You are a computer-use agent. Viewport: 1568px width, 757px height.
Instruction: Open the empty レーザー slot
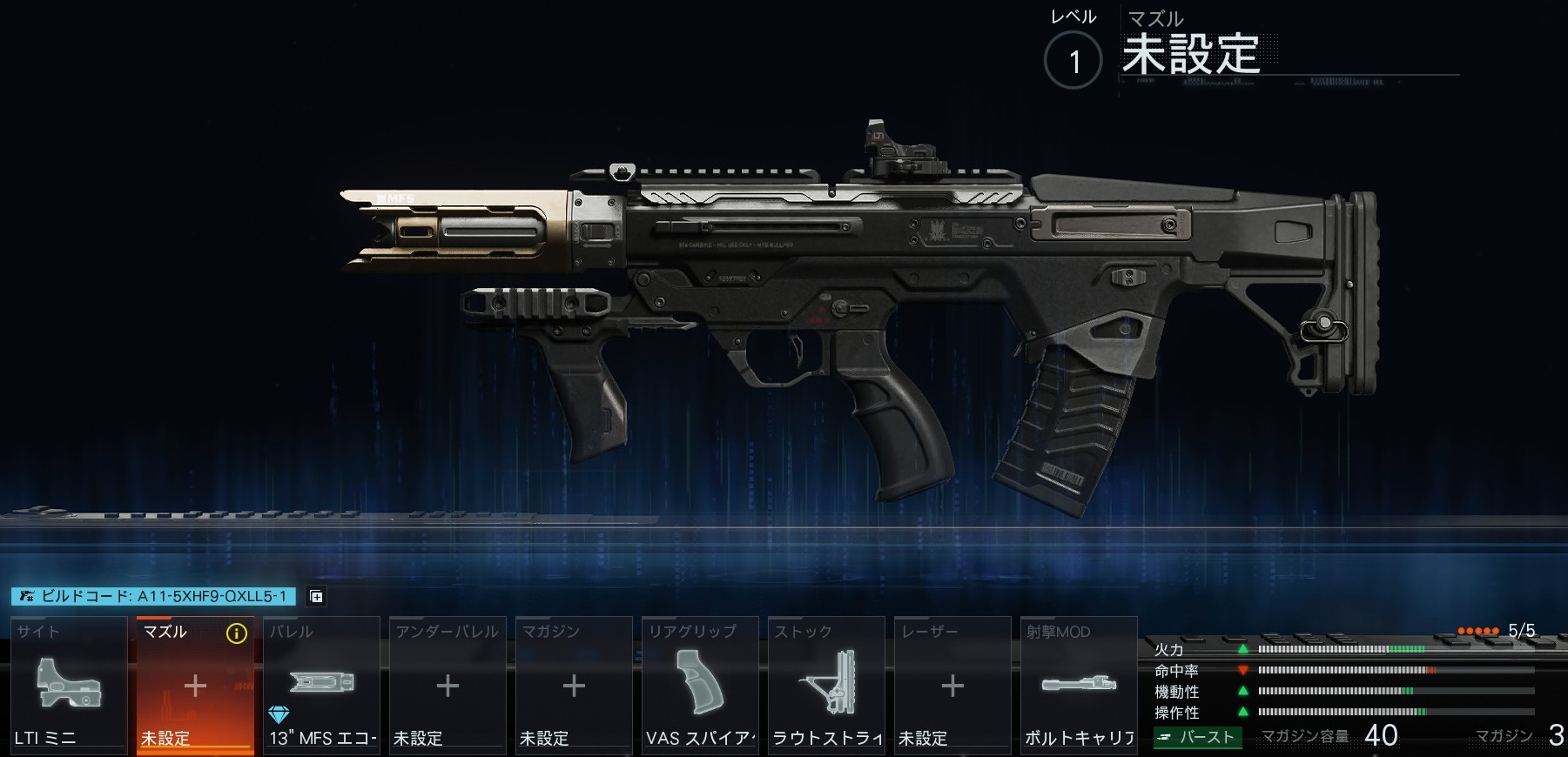952,685
